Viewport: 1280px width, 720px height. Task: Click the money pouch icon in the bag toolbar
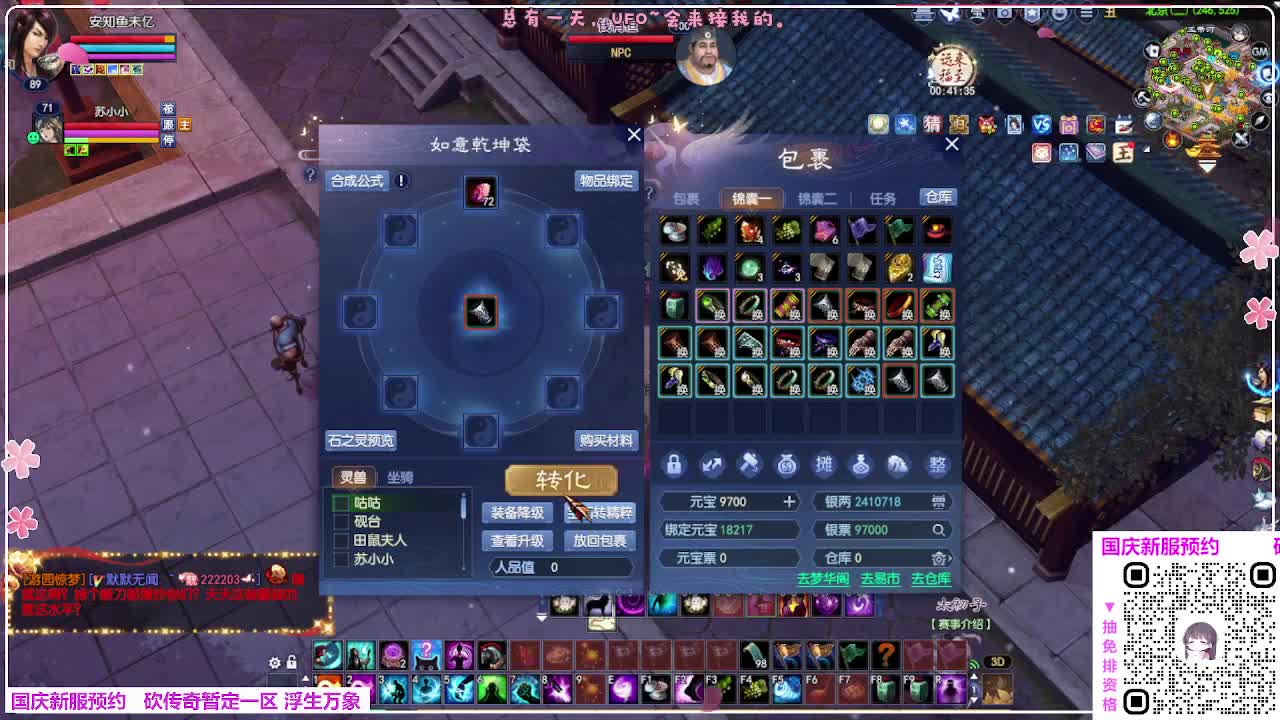tap(786, 465)
